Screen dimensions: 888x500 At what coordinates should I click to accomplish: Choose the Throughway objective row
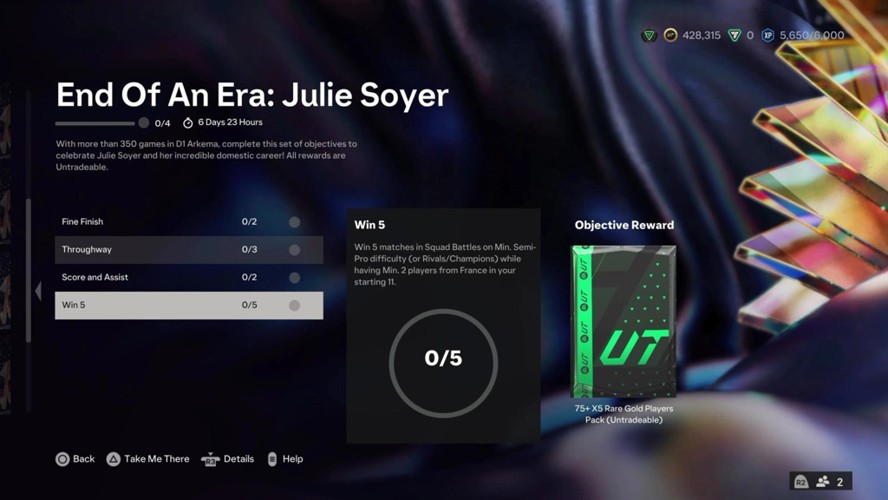click(188, 250)
